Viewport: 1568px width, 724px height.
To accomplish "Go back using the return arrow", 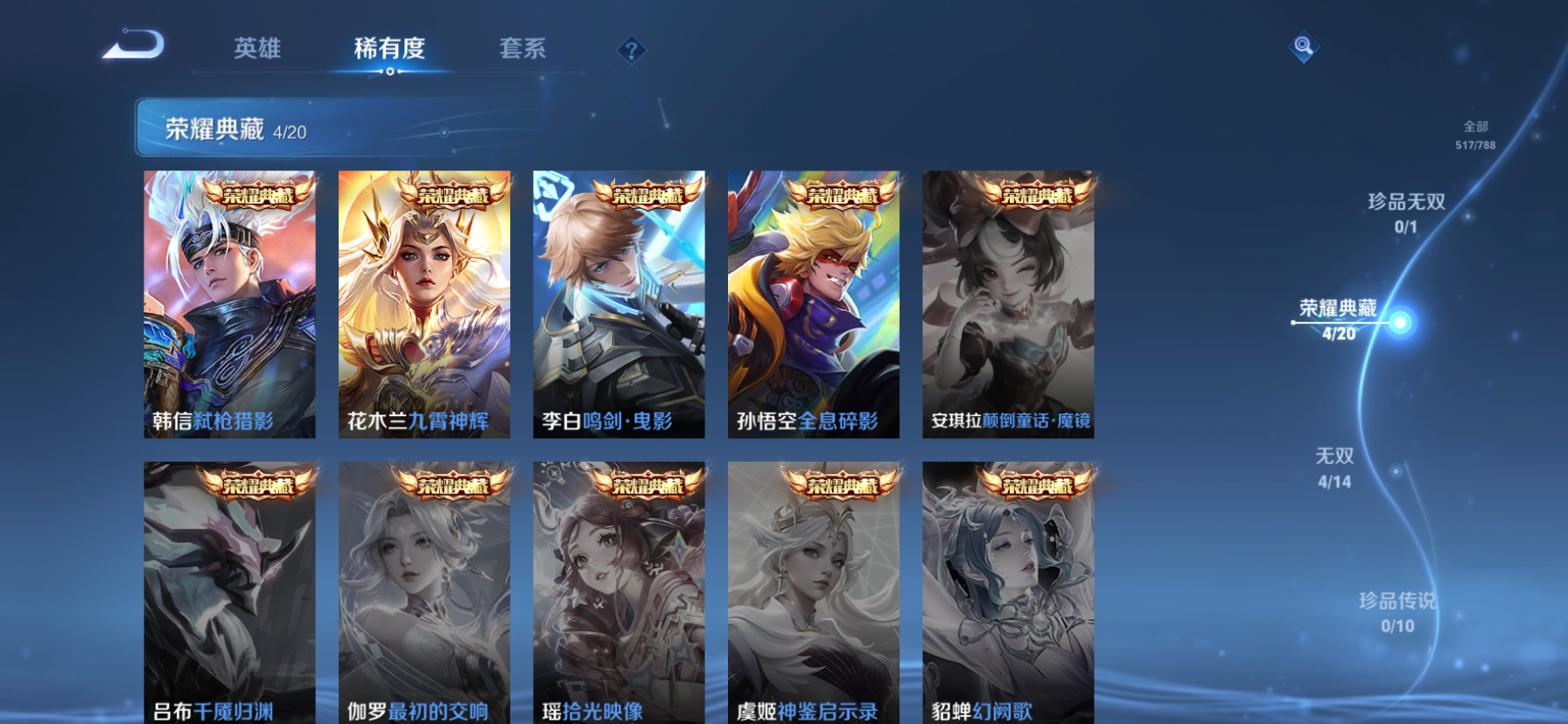I will click(134, 45).
